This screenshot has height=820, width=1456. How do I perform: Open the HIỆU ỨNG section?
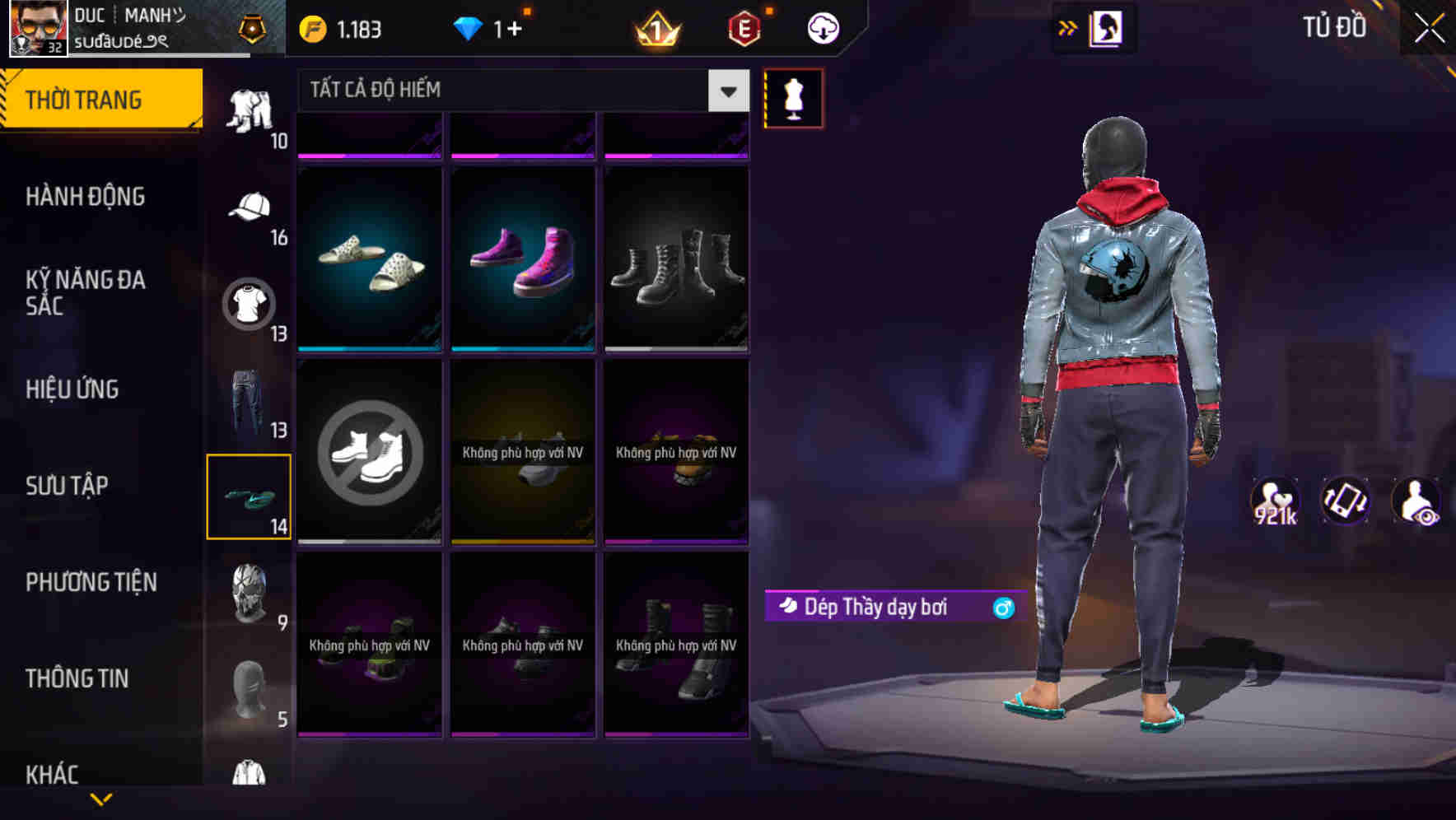click(72, 389)
